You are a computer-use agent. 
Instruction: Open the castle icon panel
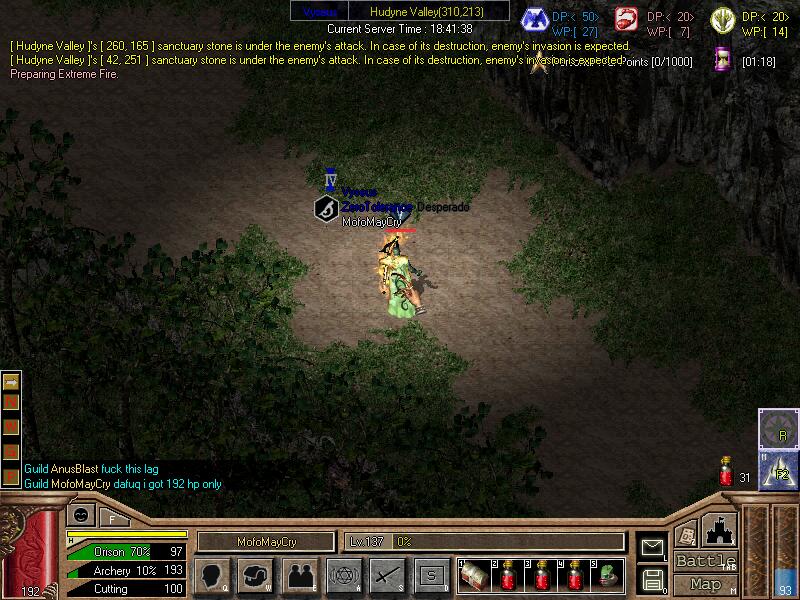[719, 529]
